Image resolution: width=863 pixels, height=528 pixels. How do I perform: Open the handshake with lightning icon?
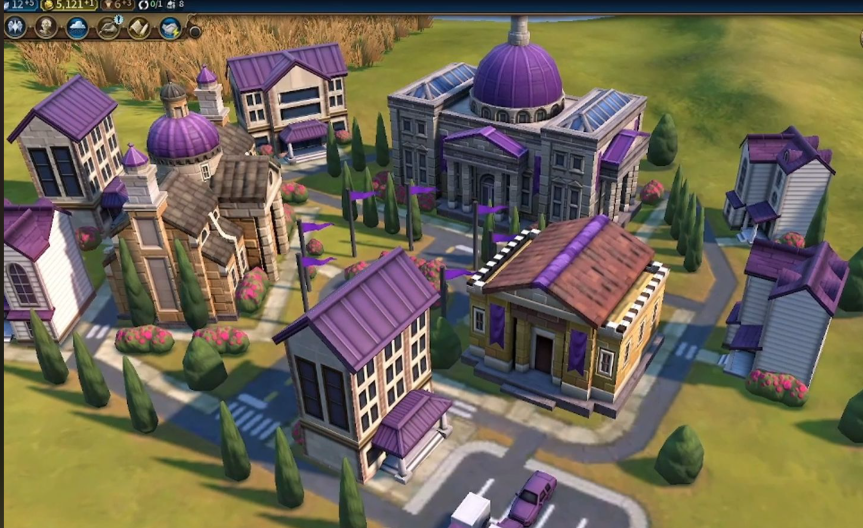point(170,27)
